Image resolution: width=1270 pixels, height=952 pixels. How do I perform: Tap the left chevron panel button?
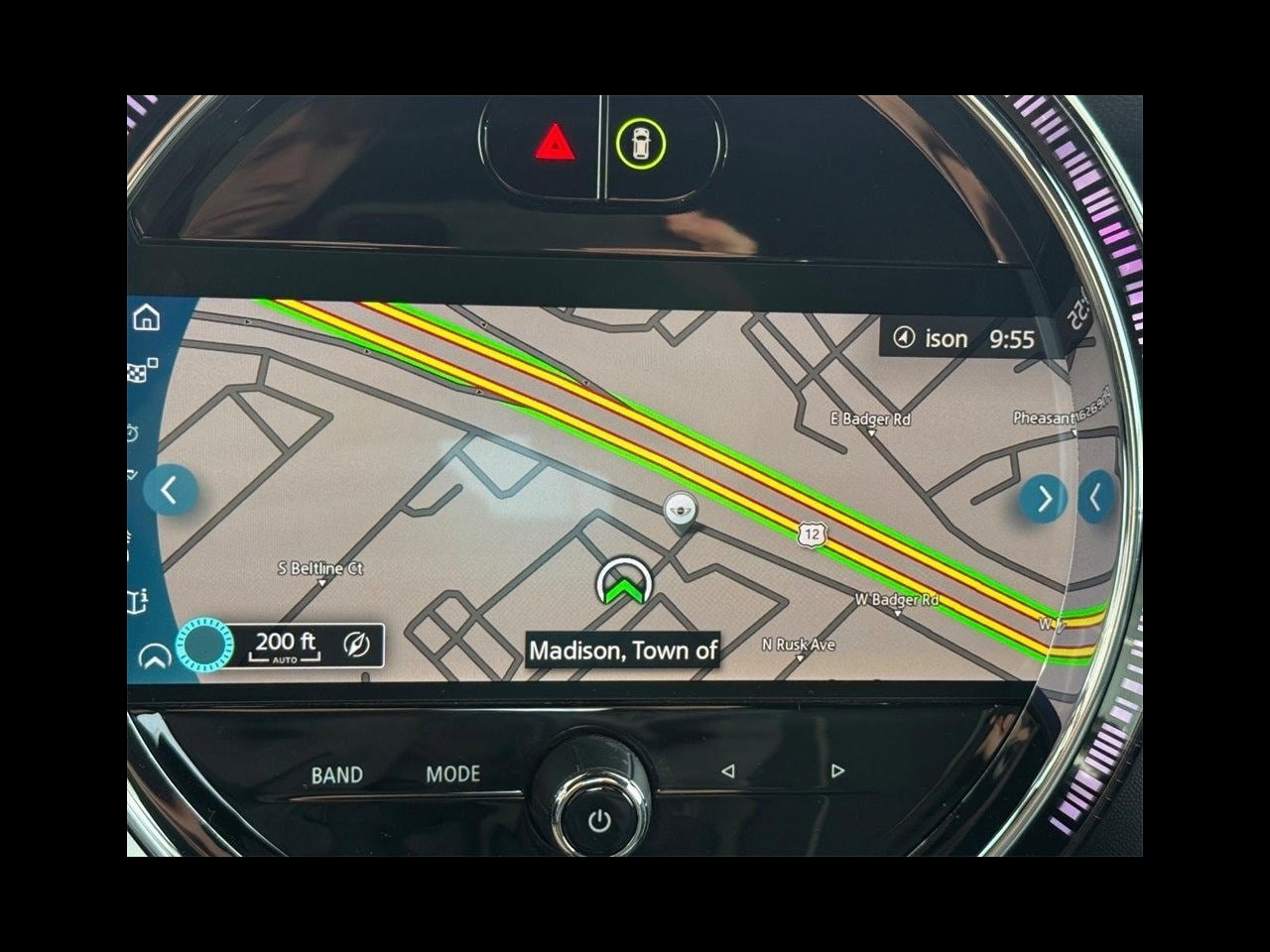coord(170,490)
